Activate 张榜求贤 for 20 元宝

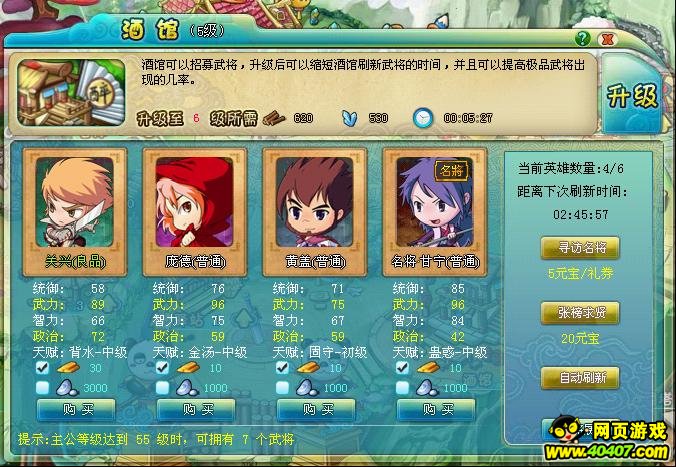point(579,313)
